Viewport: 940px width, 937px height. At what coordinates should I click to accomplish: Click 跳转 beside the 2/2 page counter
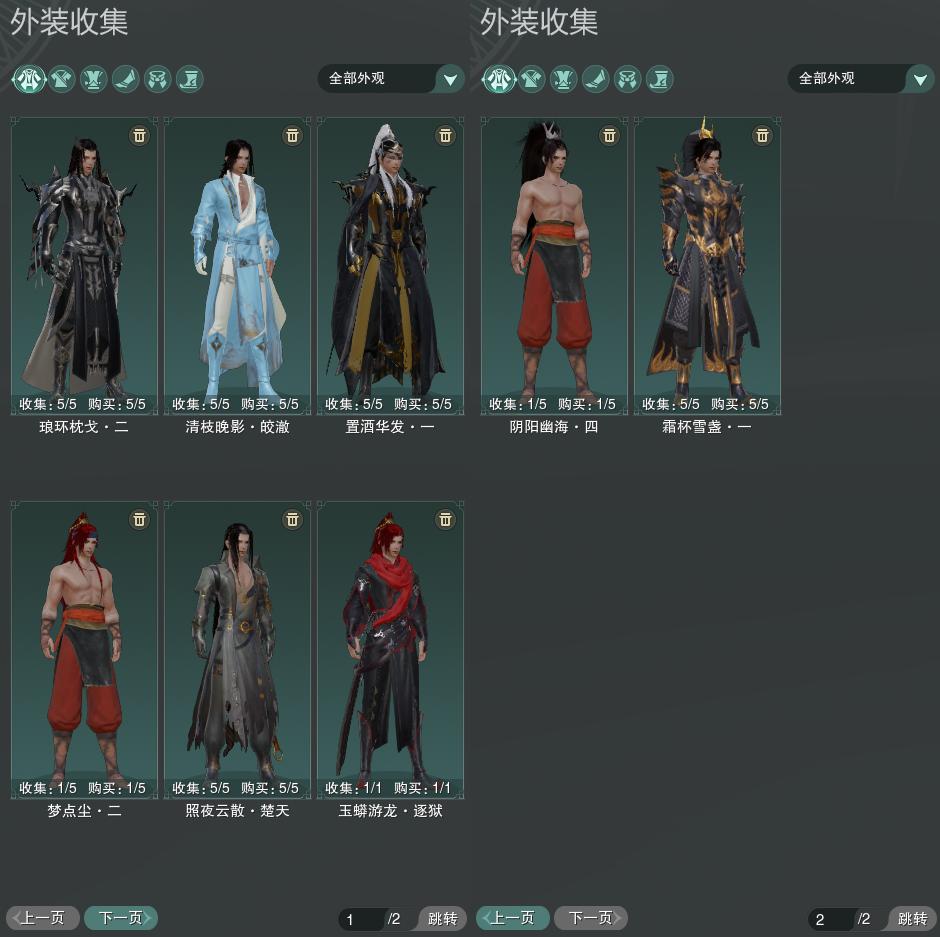pos(911,919)
